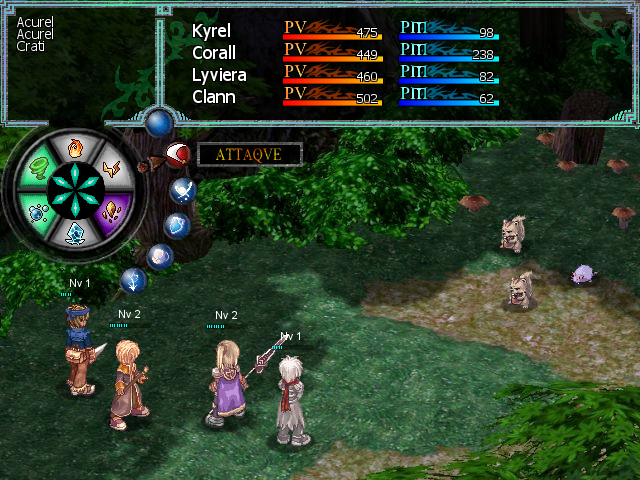The width and height of the screenshot is (640, 480).
Task: Click the crystal center of the element wheel
Action: (x=75, y=189)
